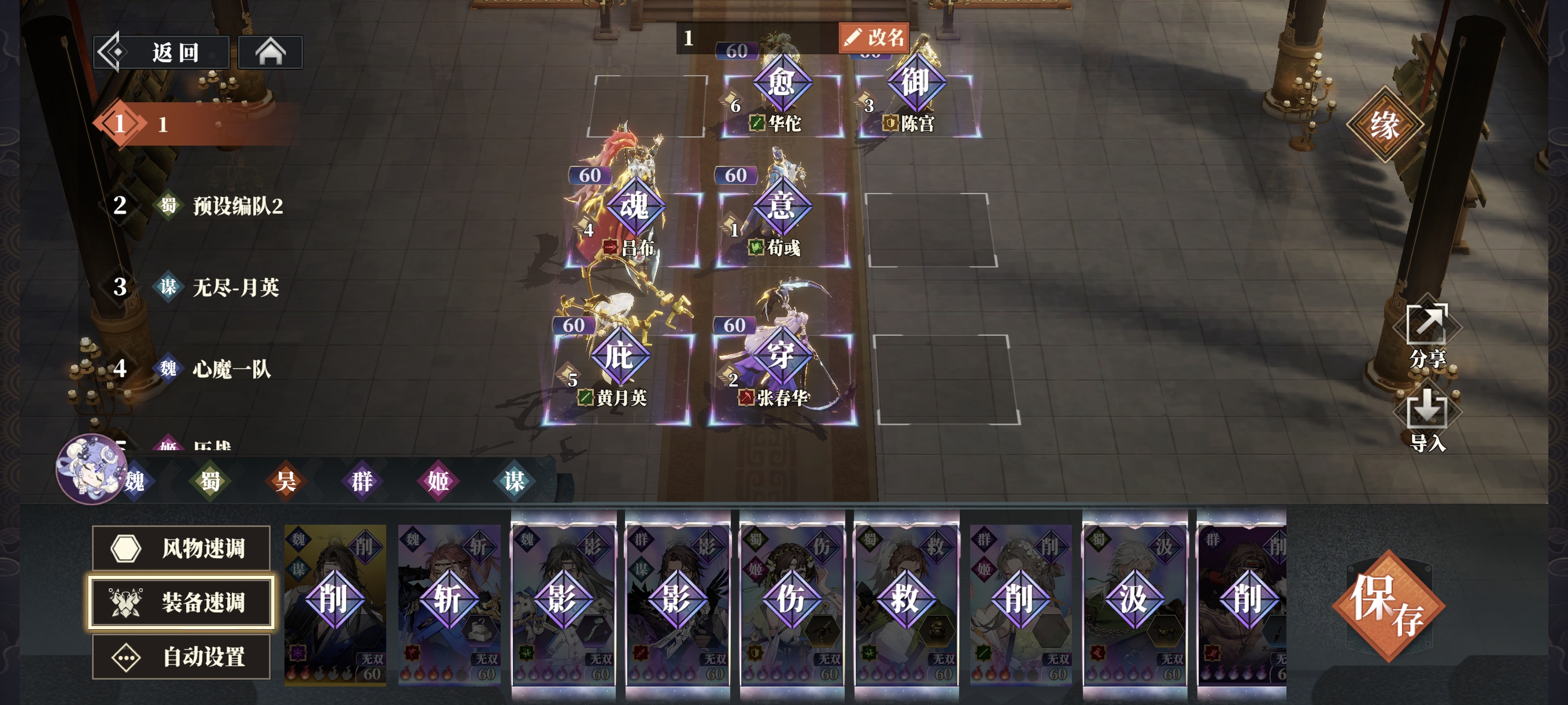Switch to the 姬 hero filter
1568x705 pixels.
coord(438,481)
